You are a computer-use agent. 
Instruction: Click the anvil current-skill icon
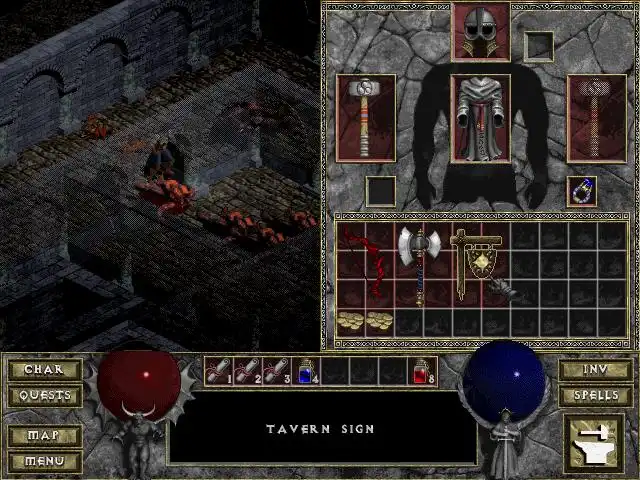pos(593,442)
